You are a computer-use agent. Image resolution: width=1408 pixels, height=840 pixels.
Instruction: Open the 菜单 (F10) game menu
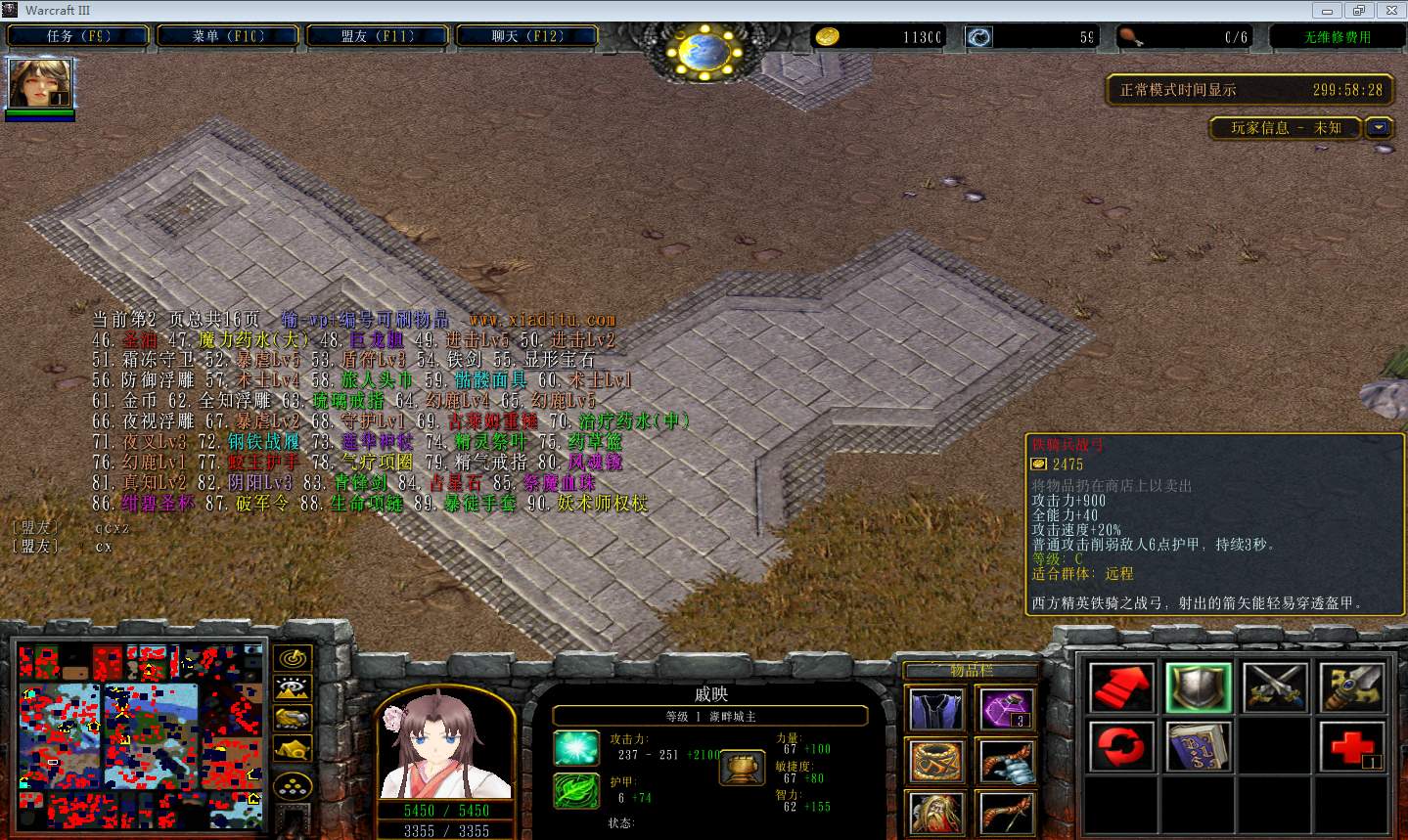tap(228, 36)
